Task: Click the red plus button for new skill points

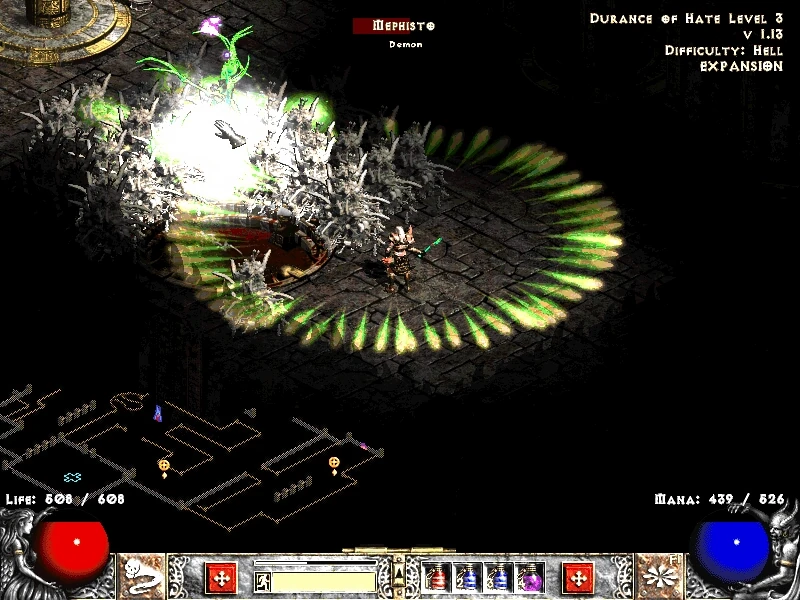Action: coord(578,577)
